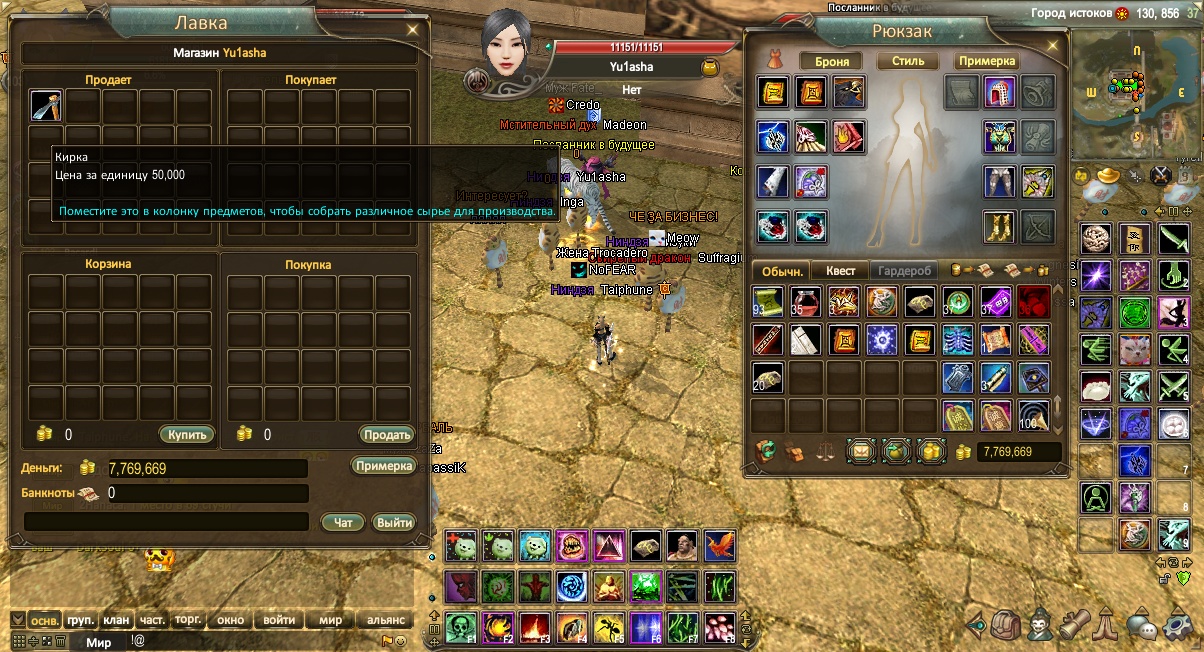Open the Примерка preview button in shop
The width and height of the screenshot is (1204, 652).
383,466
